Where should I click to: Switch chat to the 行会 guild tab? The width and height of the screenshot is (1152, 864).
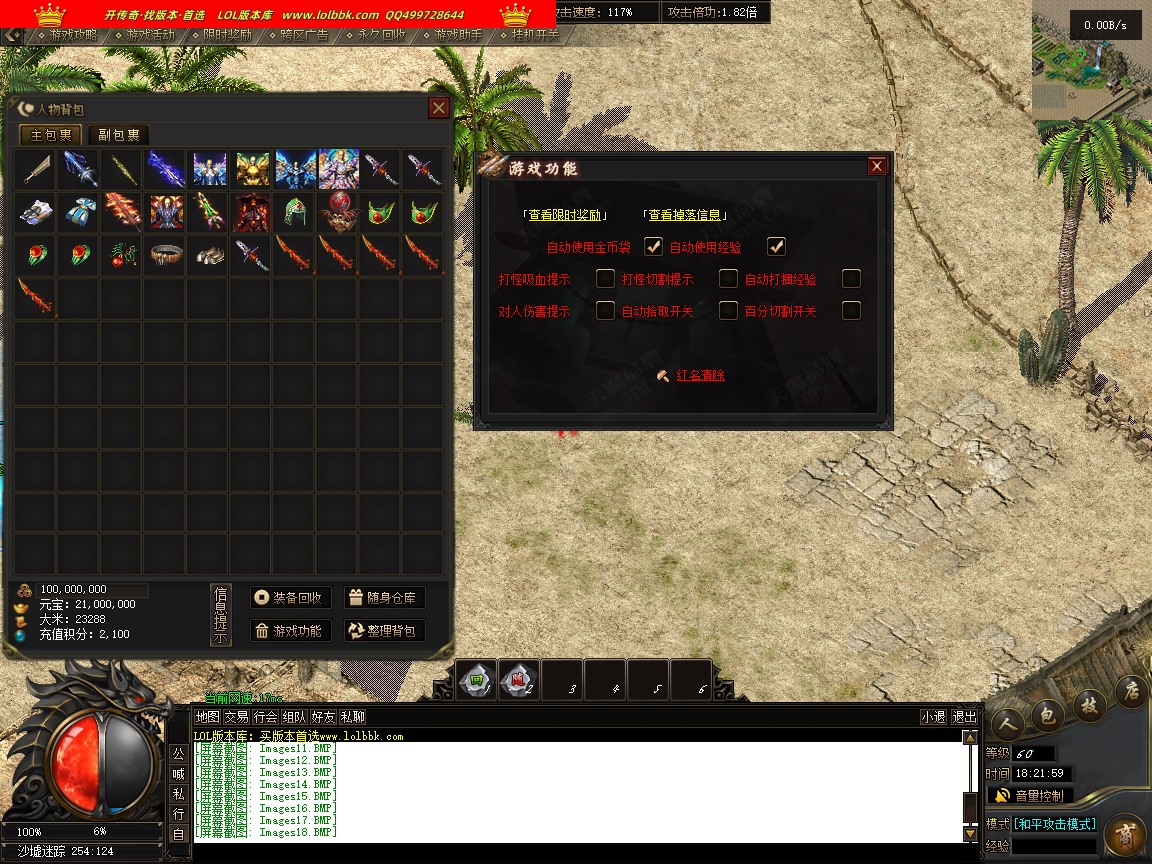click(265, 717)
